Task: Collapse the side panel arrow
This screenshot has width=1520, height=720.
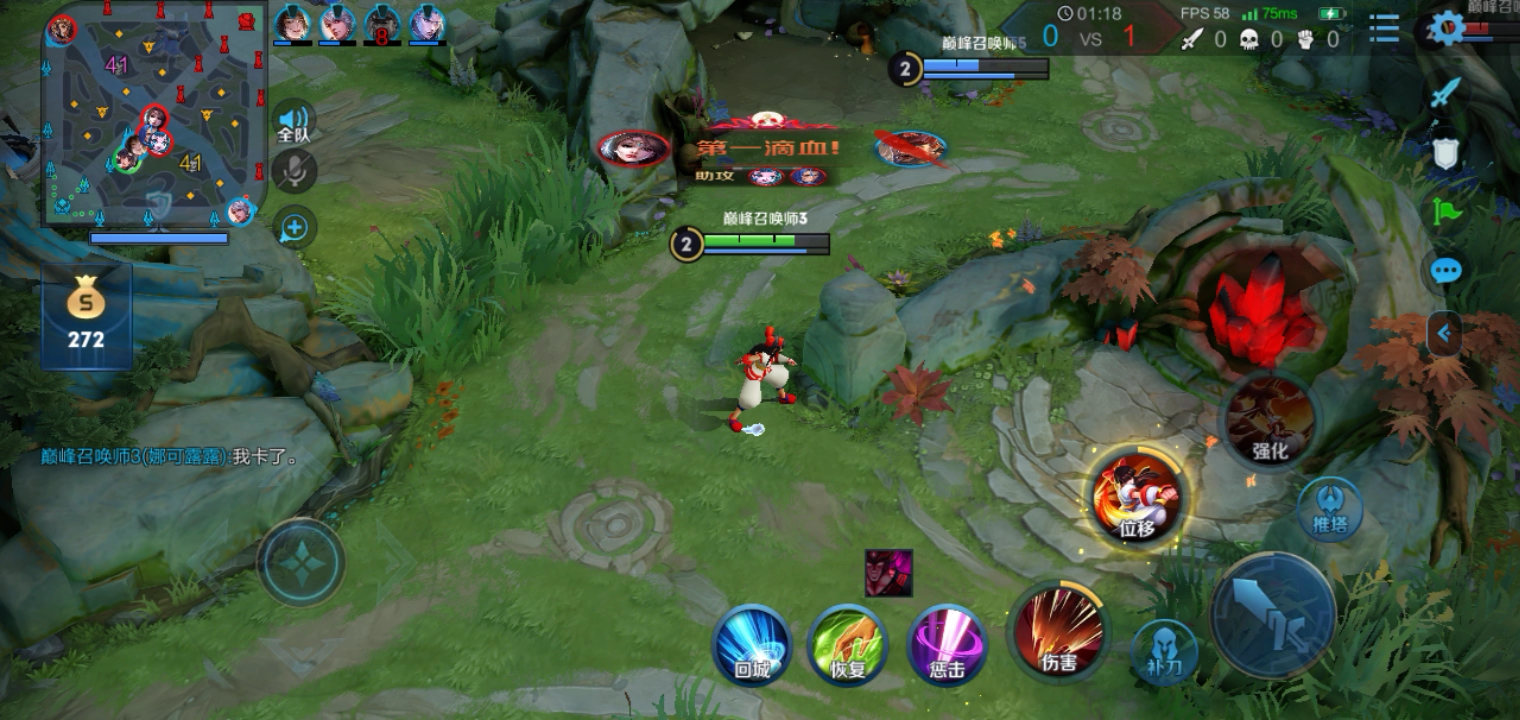Action: [1444, 333]
